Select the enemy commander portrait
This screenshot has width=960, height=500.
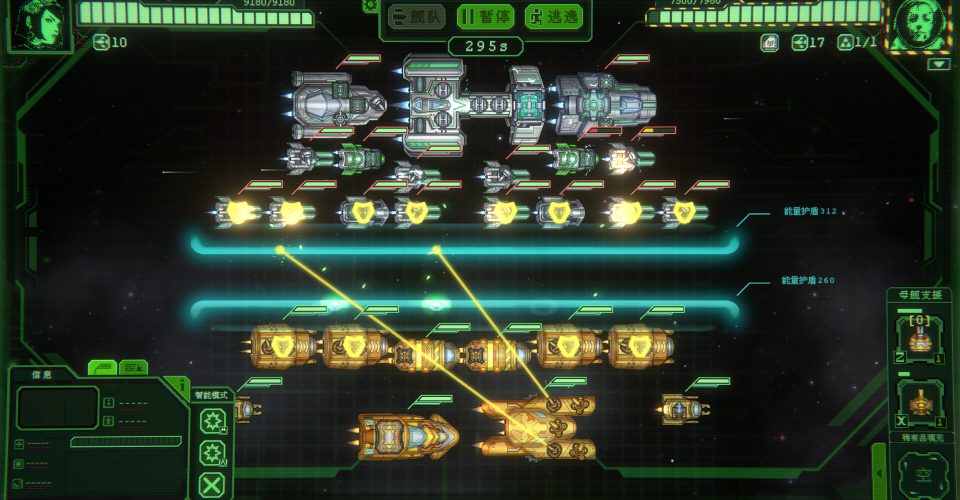tap(920, 24)
